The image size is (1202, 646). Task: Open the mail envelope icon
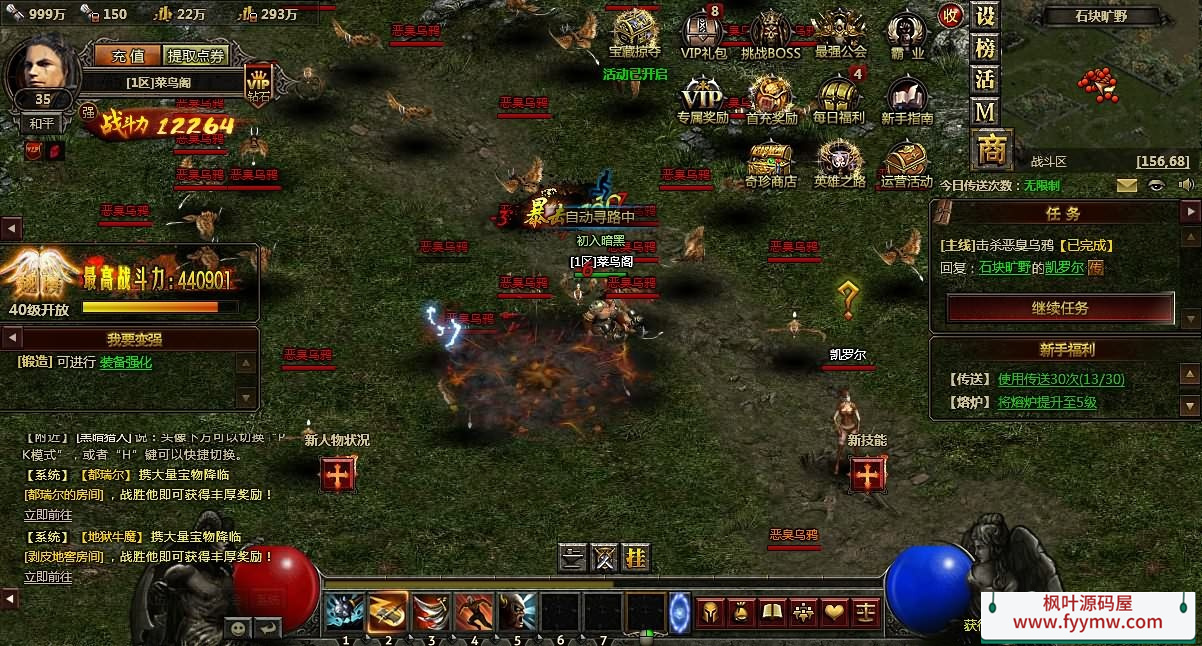[1127, 185]
